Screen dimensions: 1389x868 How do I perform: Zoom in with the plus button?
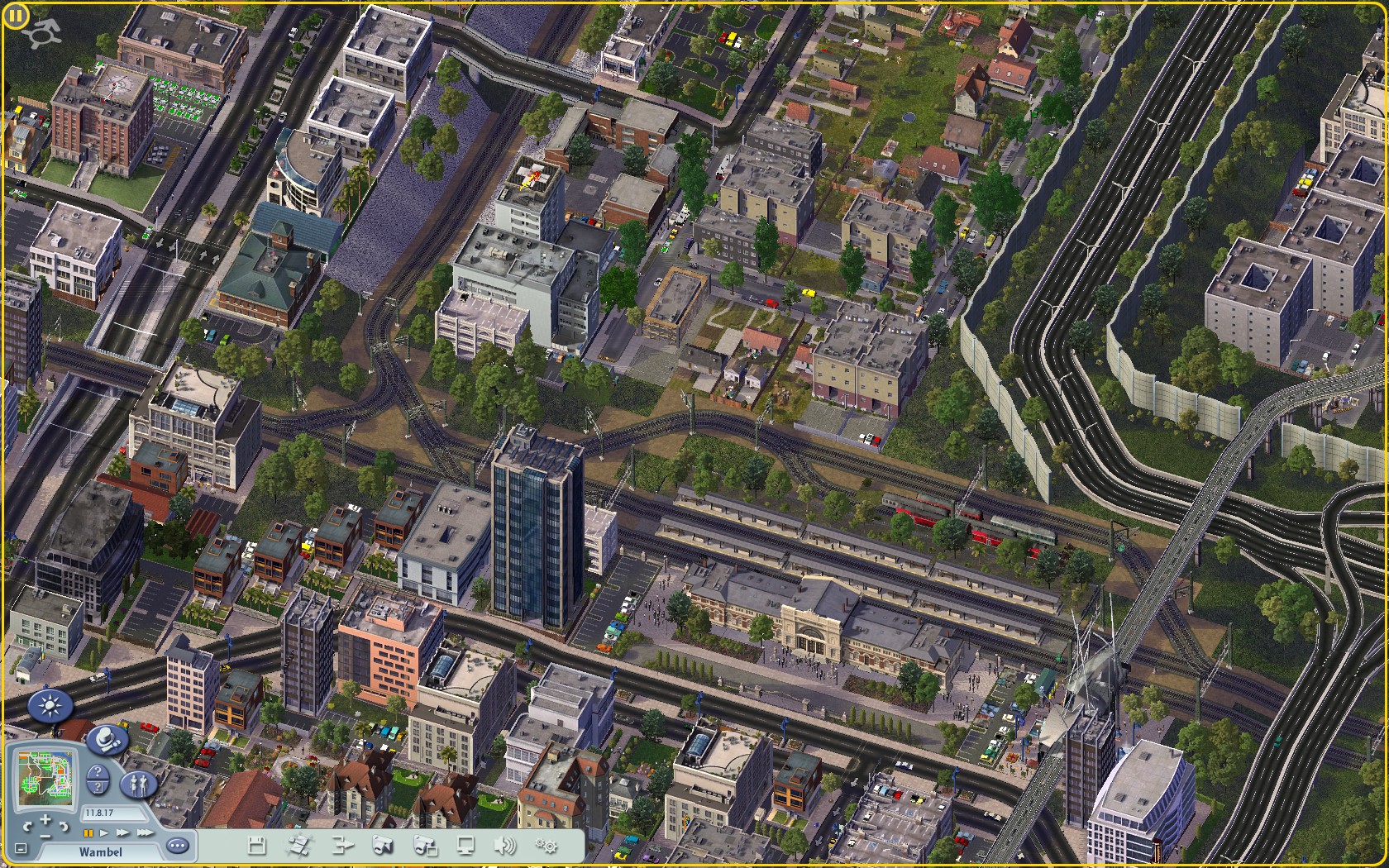[x=45, y=820]
